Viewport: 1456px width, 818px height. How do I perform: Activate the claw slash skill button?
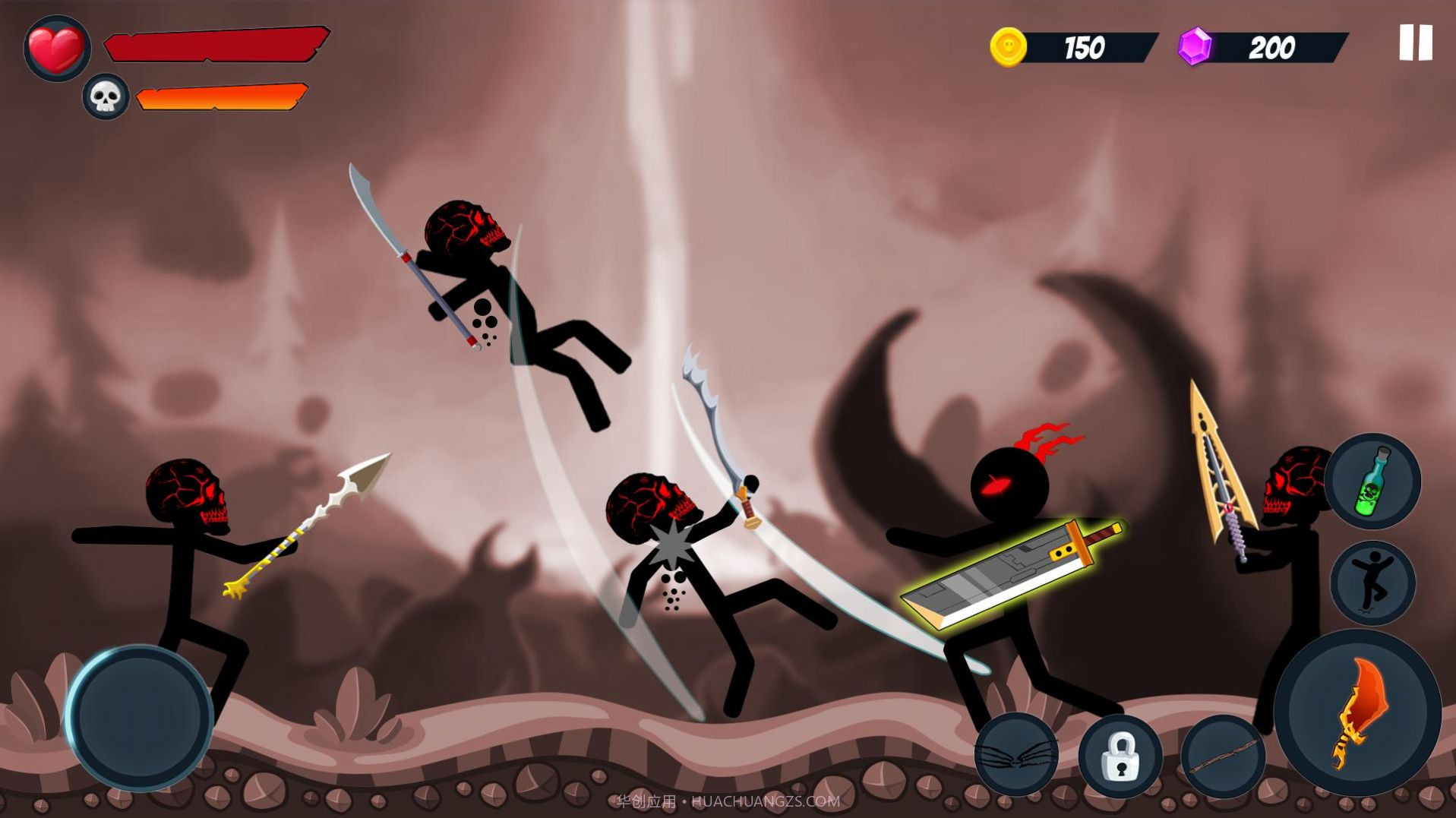[1016, 754]
